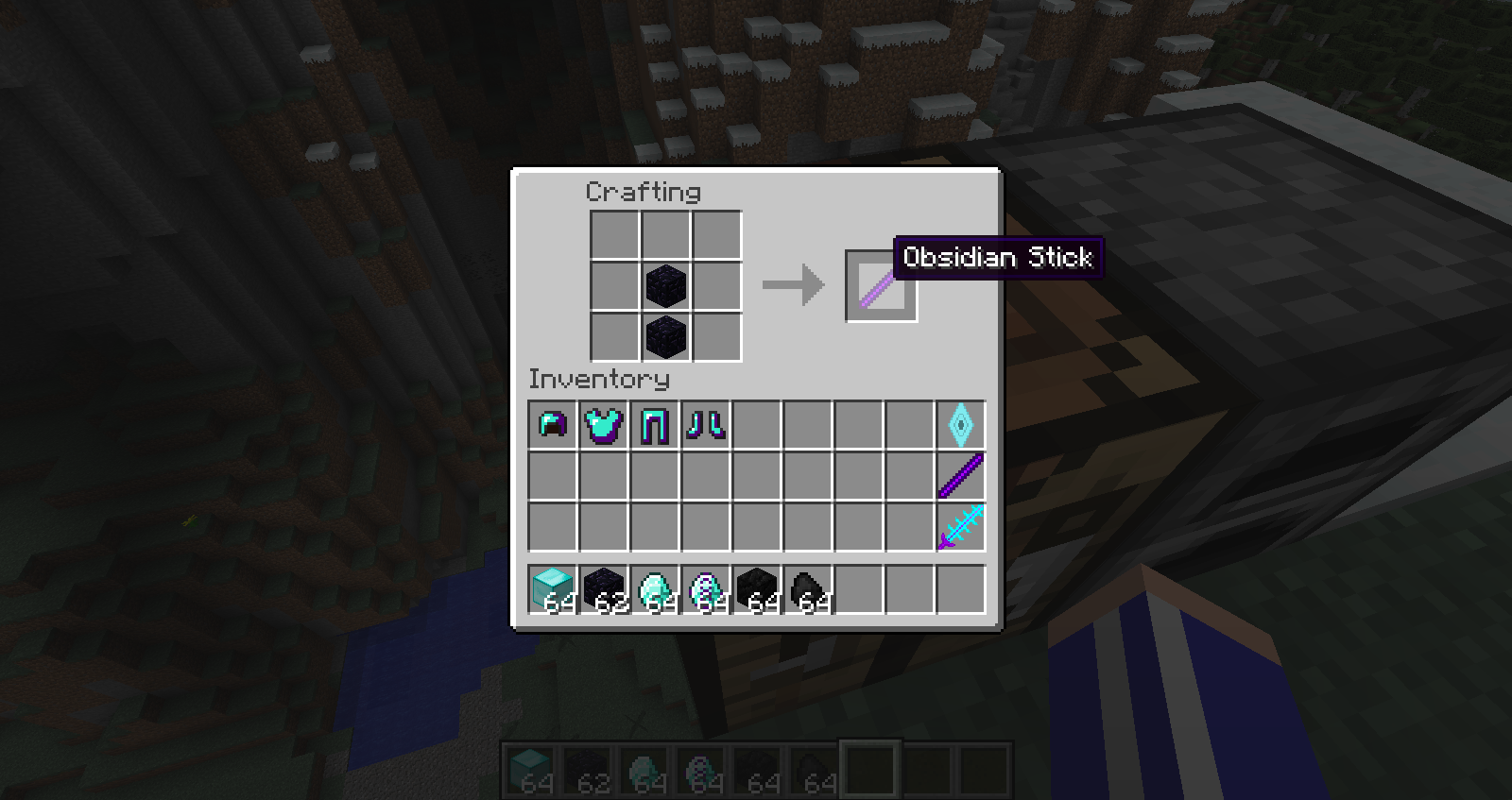Screen dimensions: 1512x800
Task: Select the purple-striped diamond stack
Action: [706, 589]
